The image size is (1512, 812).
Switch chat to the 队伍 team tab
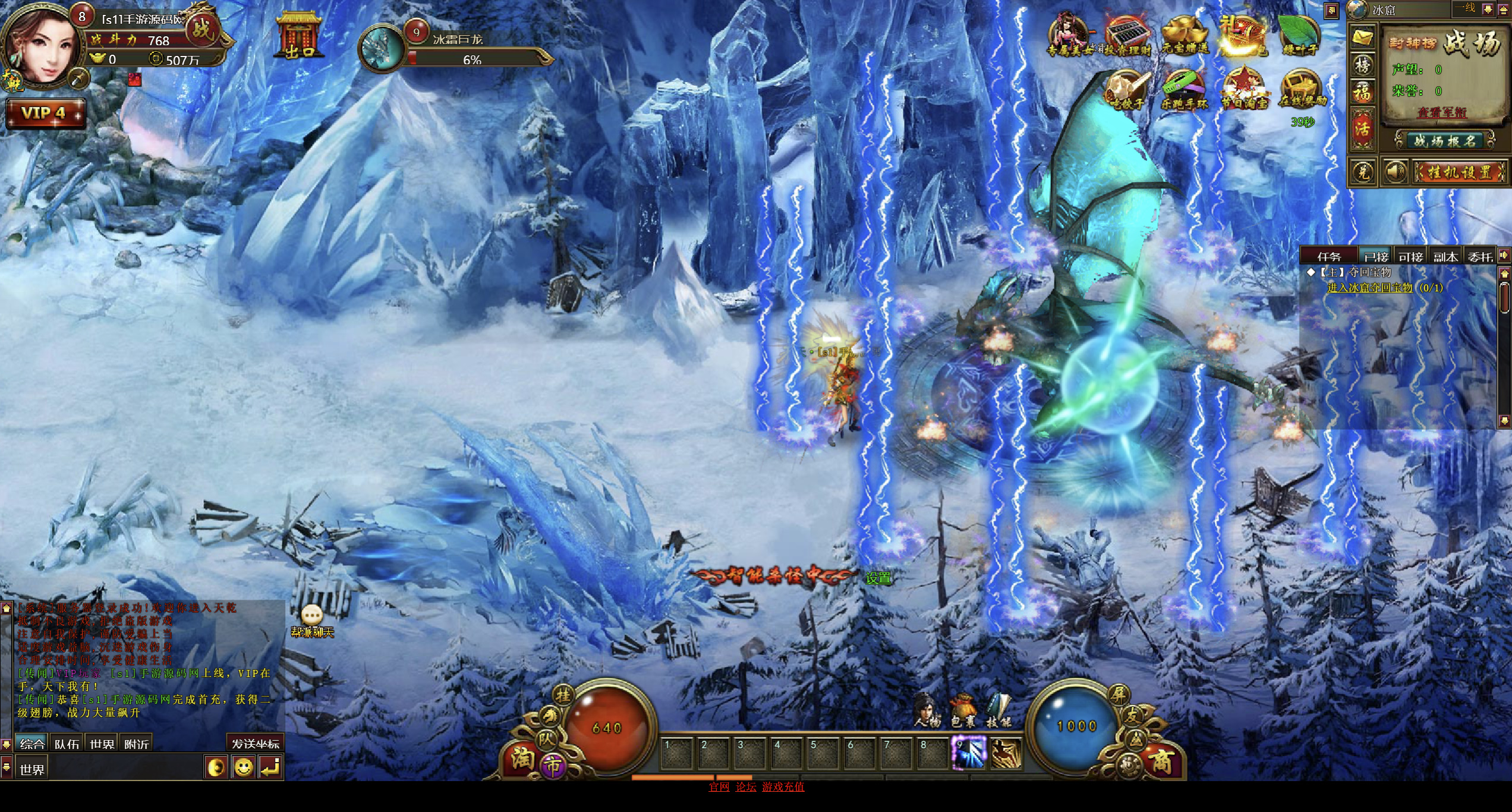(x=67, y=744)
